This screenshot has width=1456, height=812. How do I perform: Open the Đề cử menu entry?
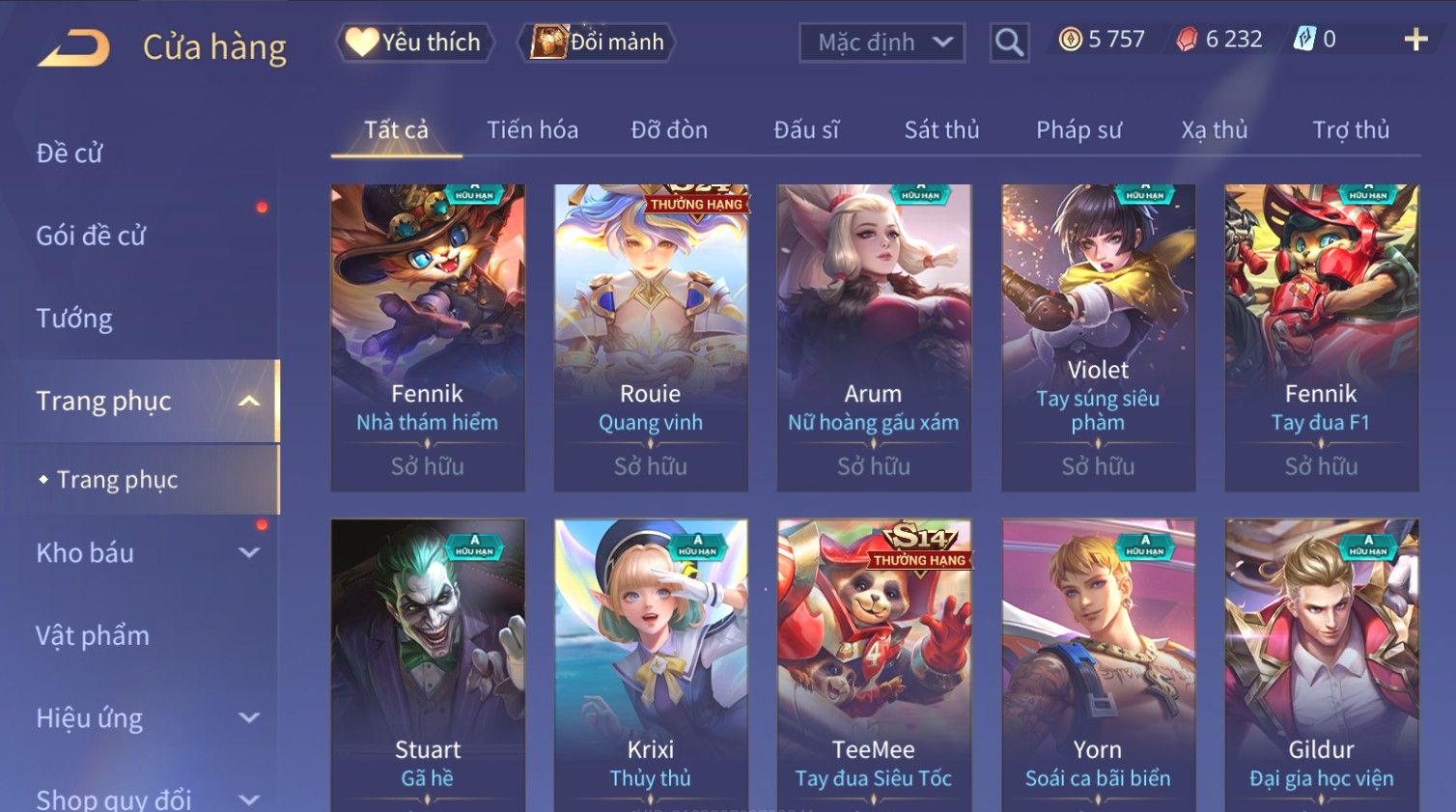click(70, 154)
